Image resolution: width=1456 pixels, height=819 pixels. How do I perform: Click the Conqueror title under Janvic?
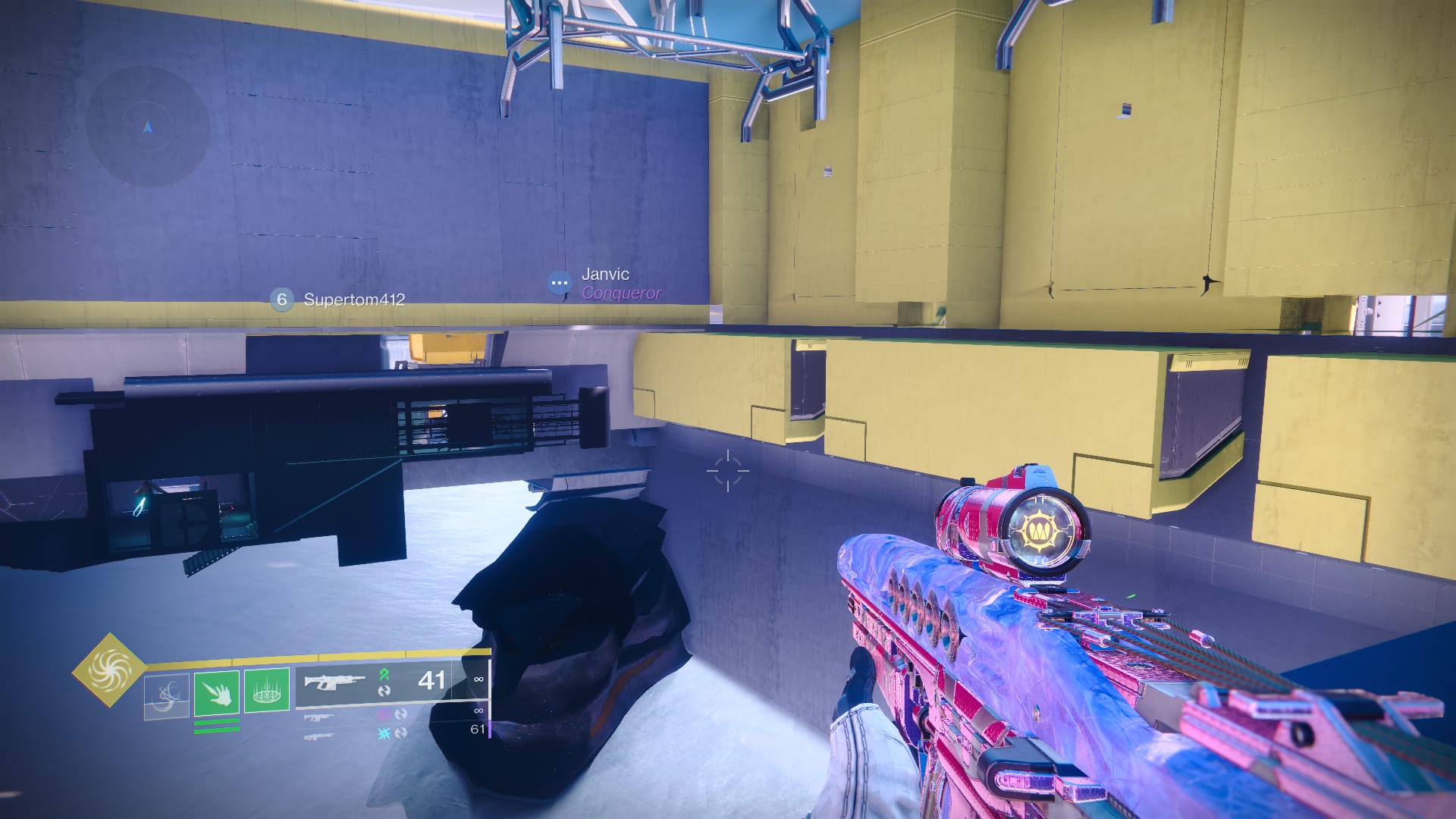(x=620, y=293)
